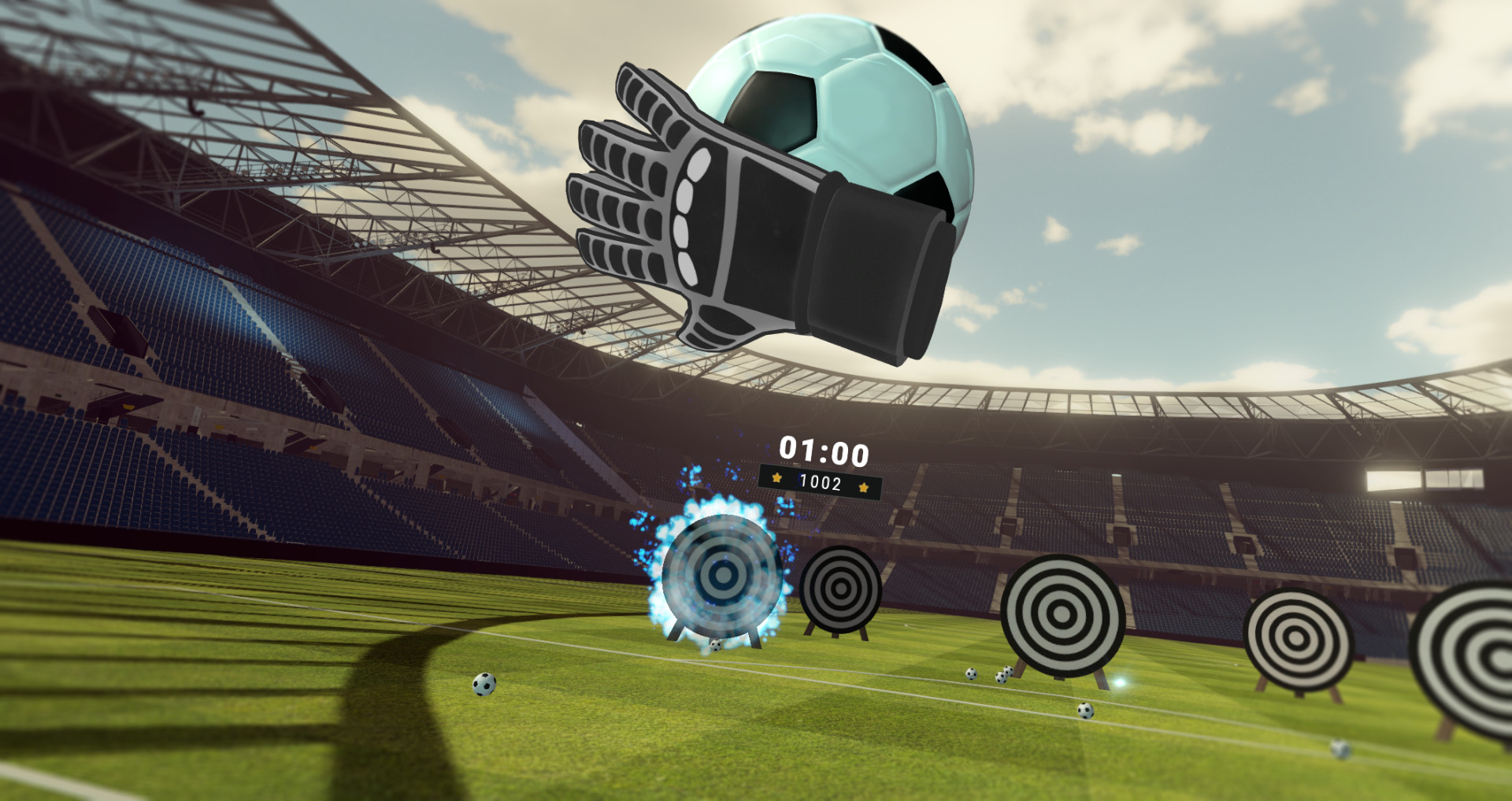Click the soccer ball lying on the left grass
This screenshot has width=1512, height=801.
point(486,684)
